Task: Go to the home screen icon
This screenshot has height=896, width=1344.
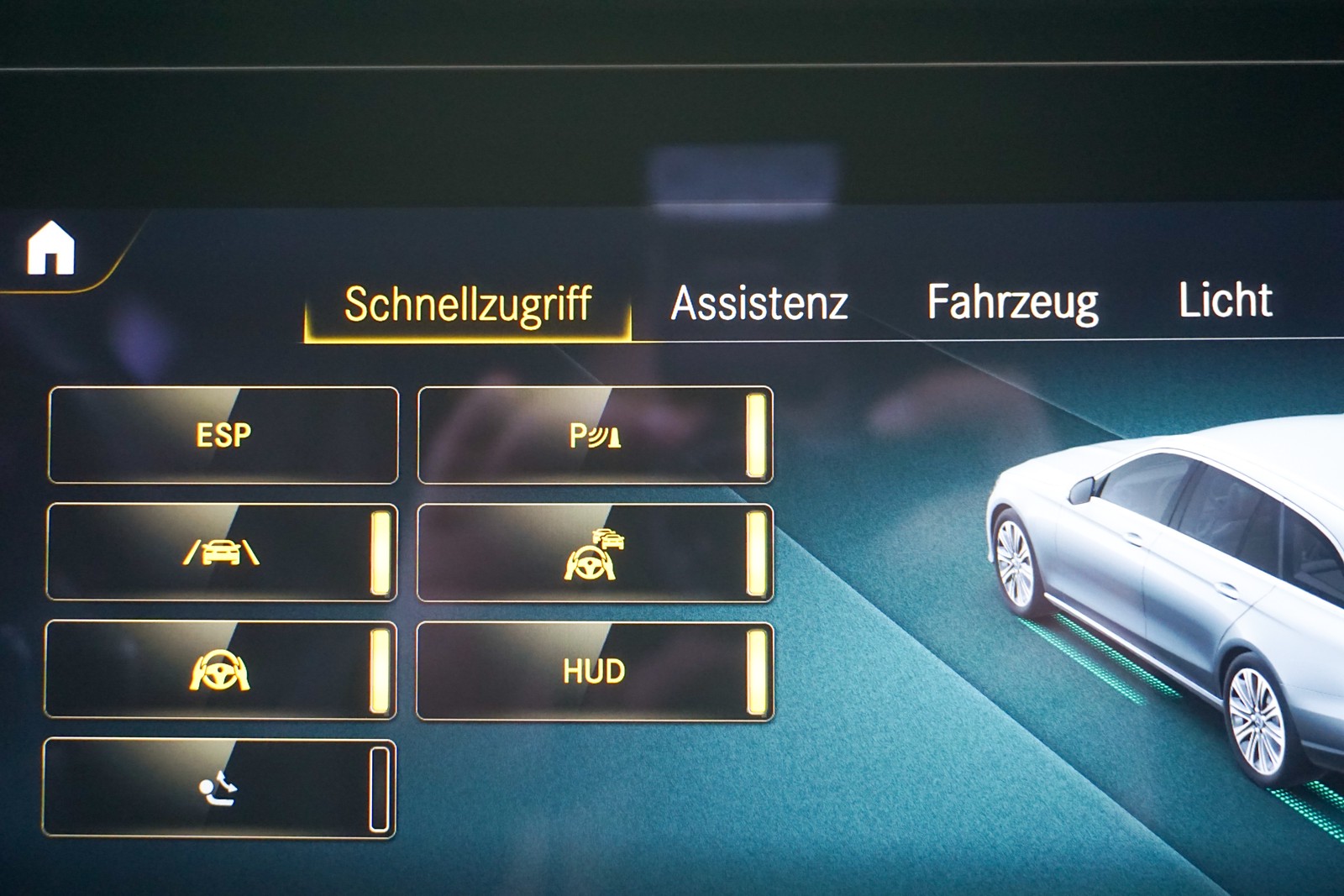Action: click(x=51, y=249)
